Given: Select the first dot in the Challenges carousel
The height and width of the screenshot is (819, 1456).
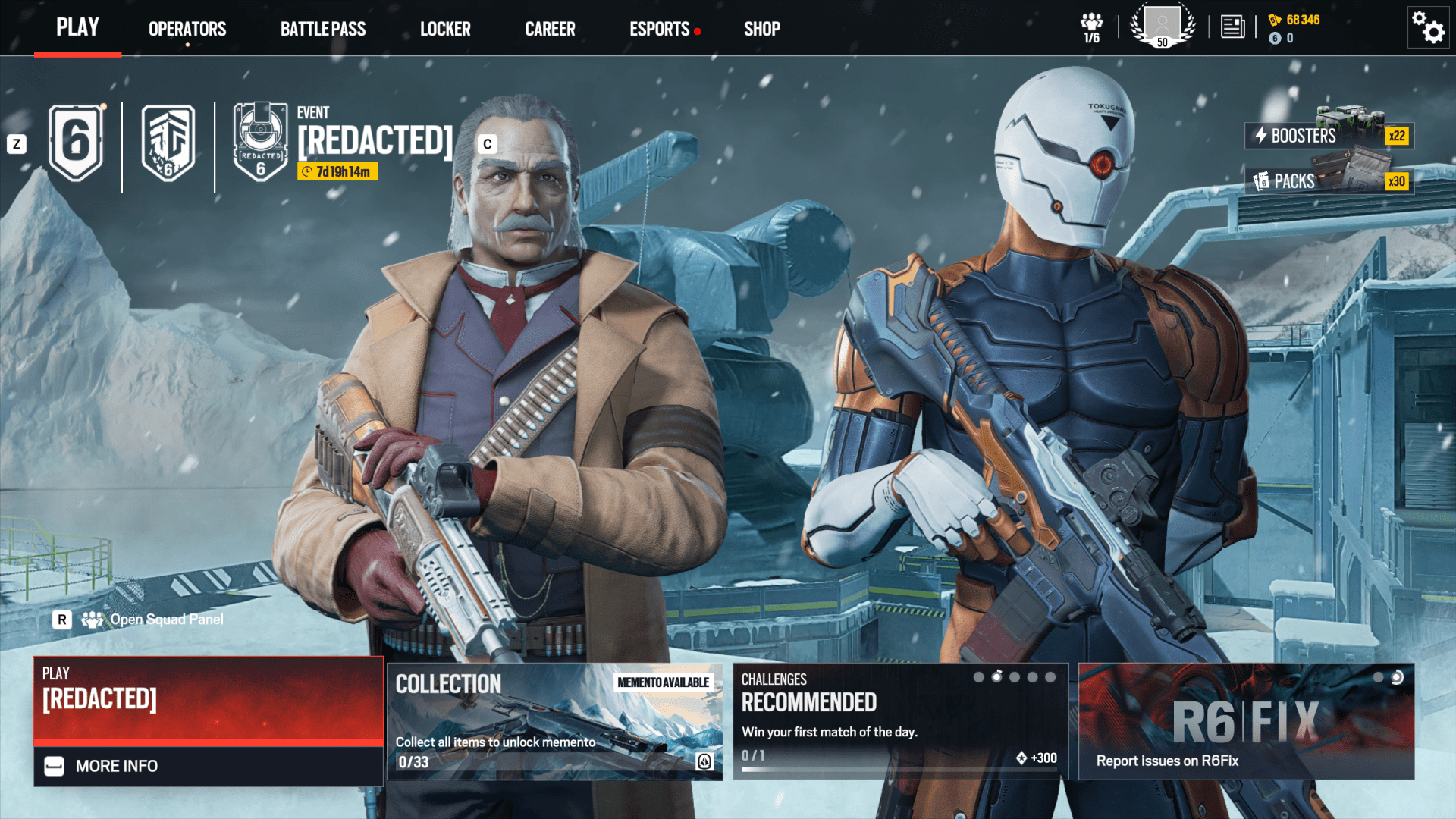Looking at the screenshot, I should point(979,677).
